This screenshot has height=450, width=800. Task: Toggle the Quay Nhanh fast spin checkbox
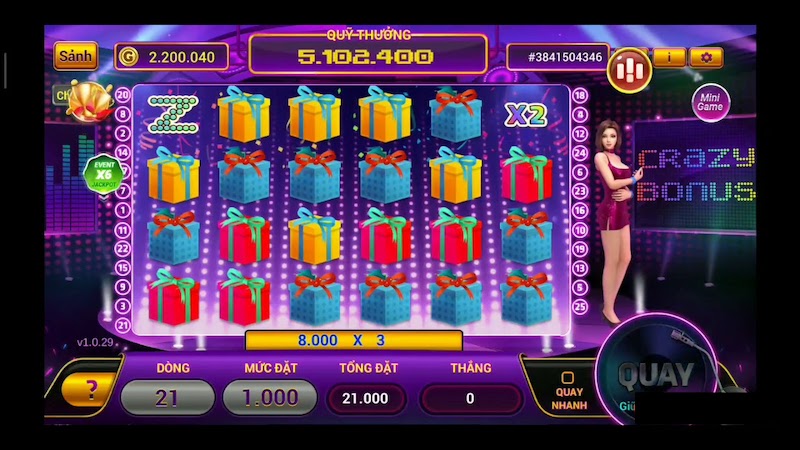pyautogui.click(x=567, y=378)
